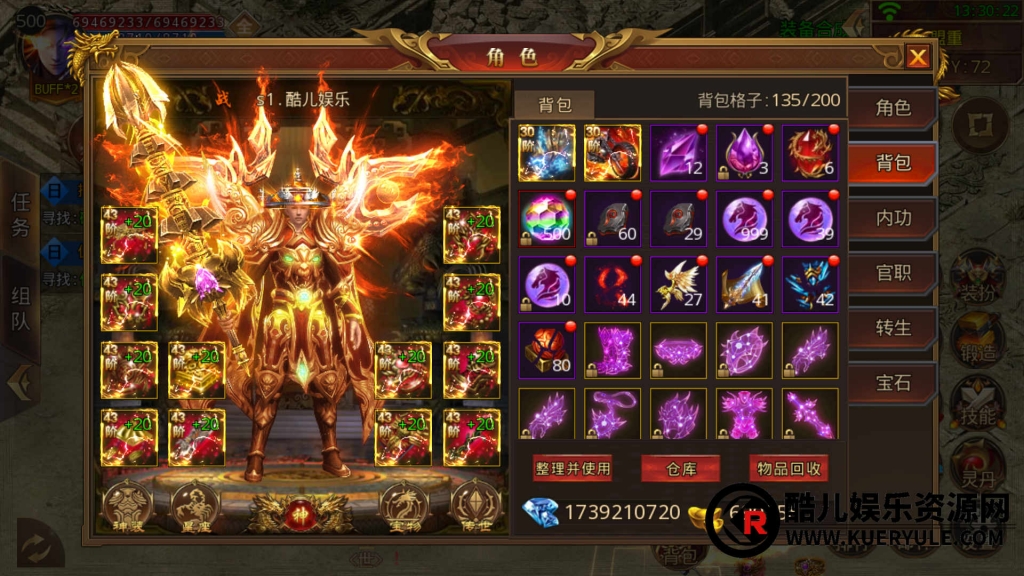1024x576 pixels.
Task: Open the 转生 side tab
Action: [893, 327]
